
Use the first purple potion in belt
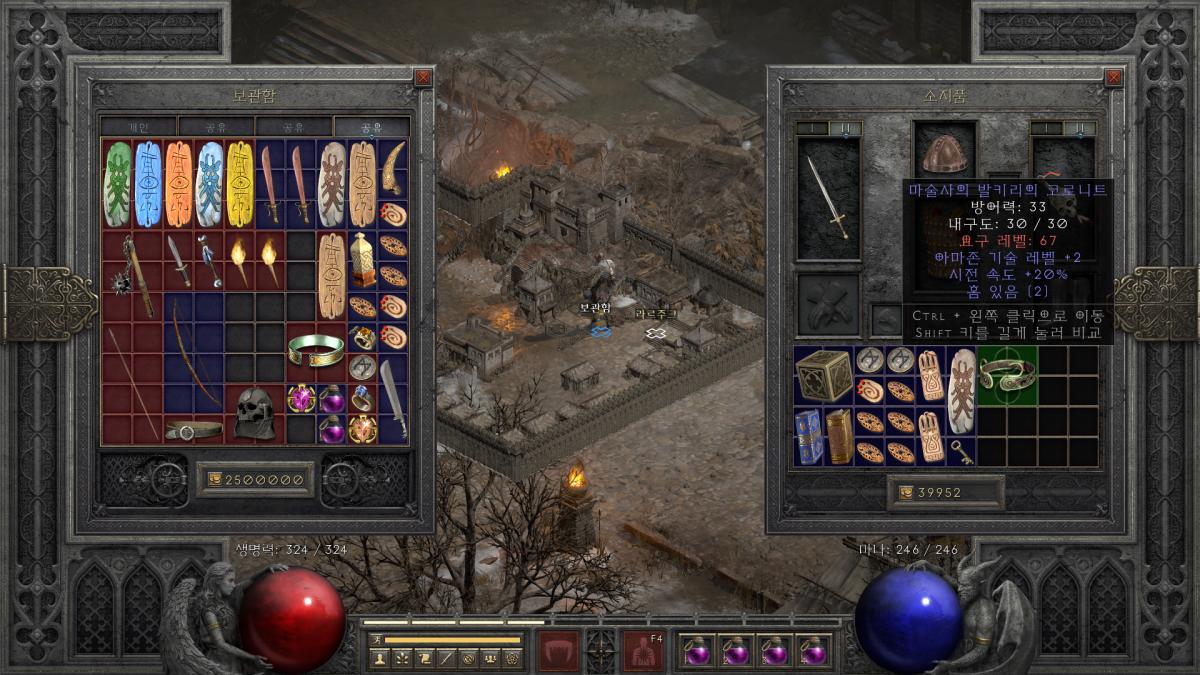click(697, 650)
